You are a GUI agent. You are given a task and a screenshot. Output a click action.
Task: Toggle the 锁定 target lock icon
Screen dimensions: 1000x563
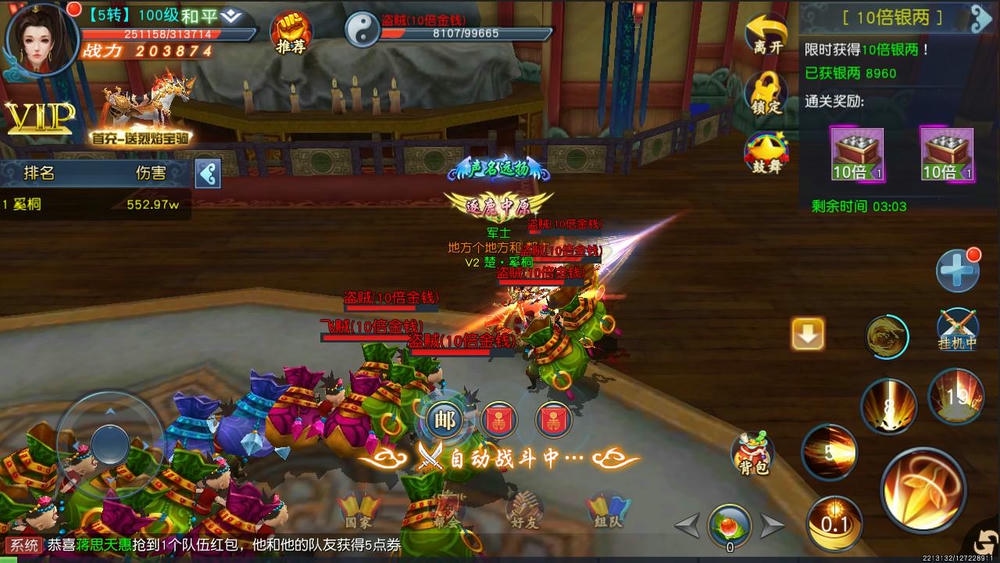pos(766,92)
